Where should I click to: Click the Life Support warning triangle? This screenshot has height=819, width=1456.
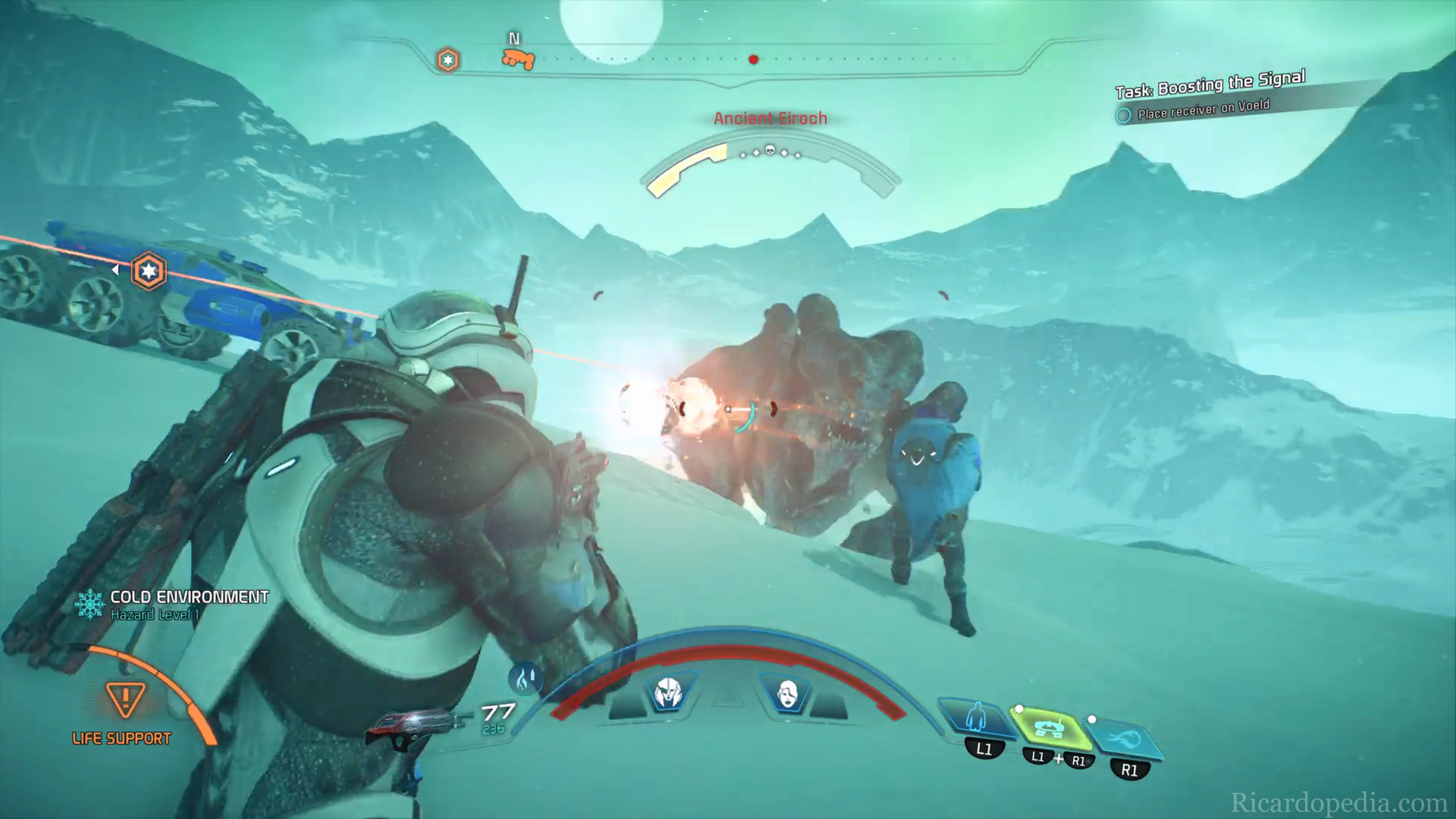tap(126, 698)
